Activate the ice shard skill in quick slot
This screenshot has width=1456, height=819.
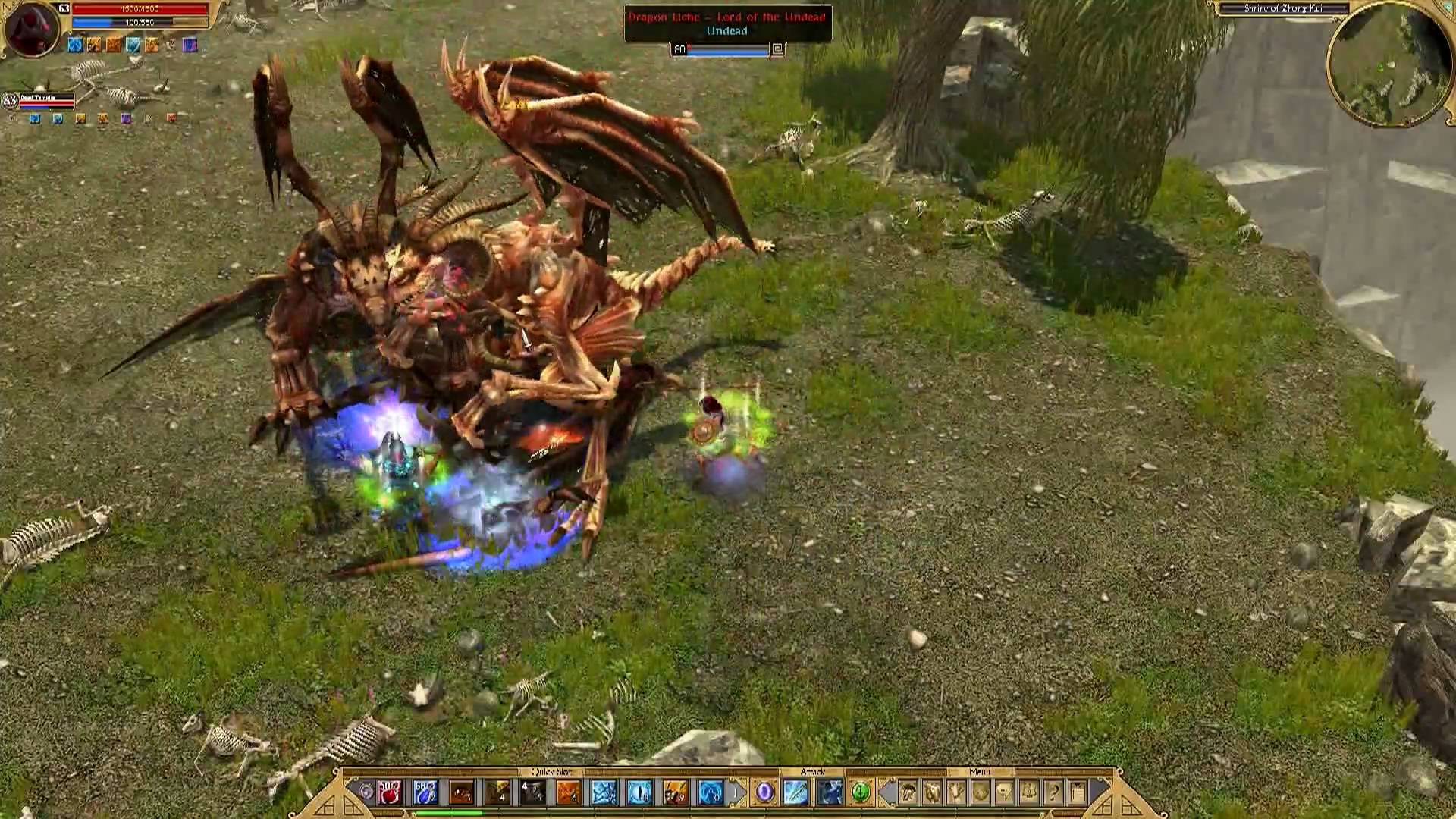[604, 792]
